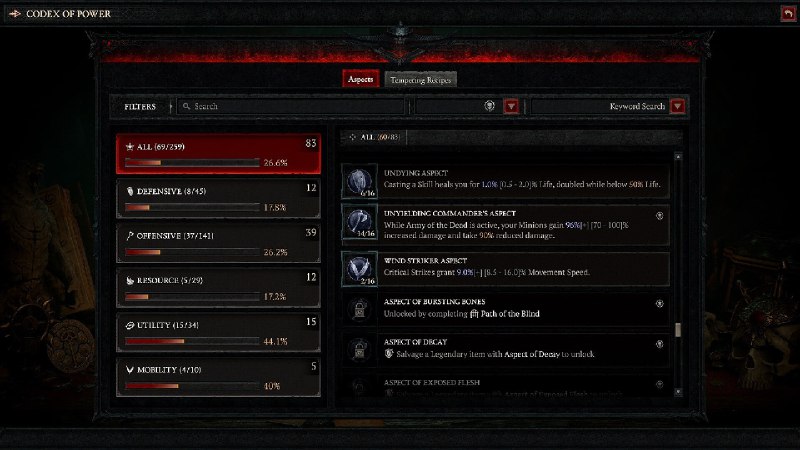Viewport: 800px width, 450px height.
Task: Click the aspect list scrollbar handle
Action: click(678, 330)
